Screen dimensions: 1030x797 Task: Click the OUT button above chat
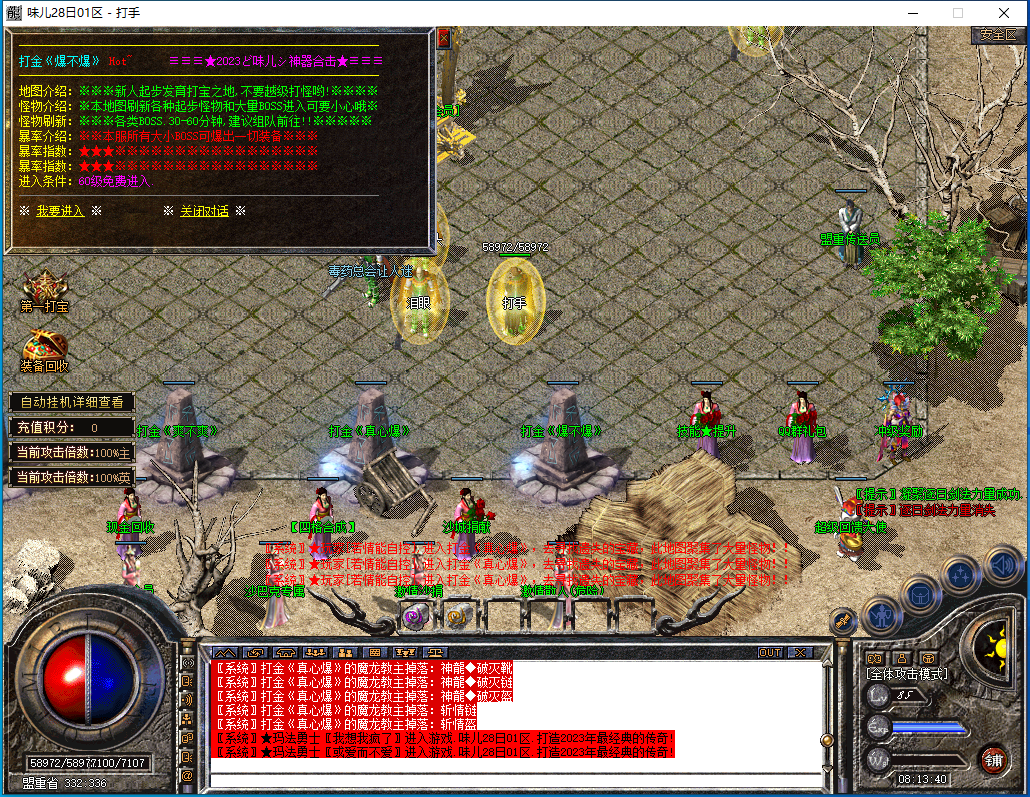(769, 652)
